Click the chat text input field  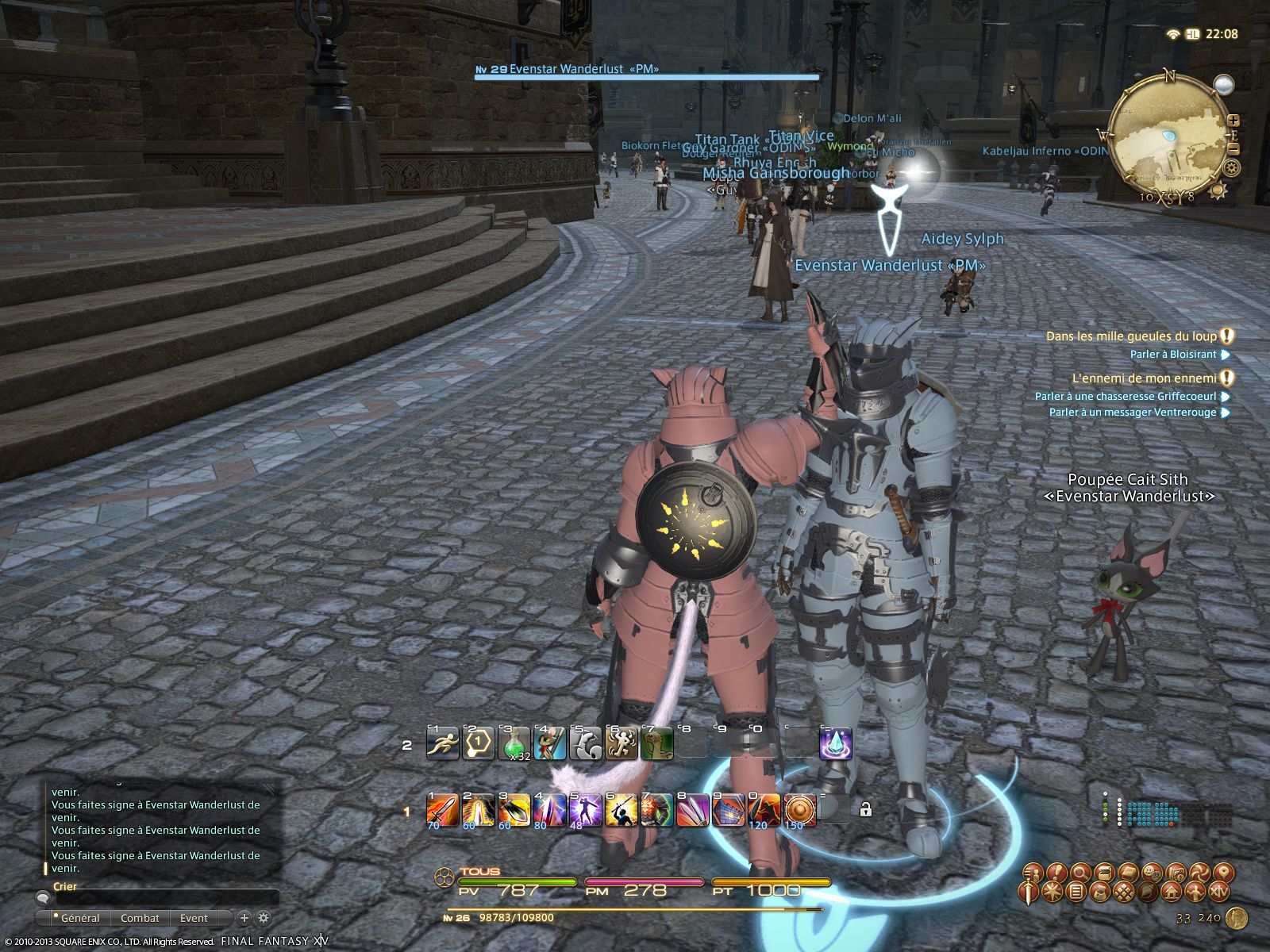(x=159, y=898)
